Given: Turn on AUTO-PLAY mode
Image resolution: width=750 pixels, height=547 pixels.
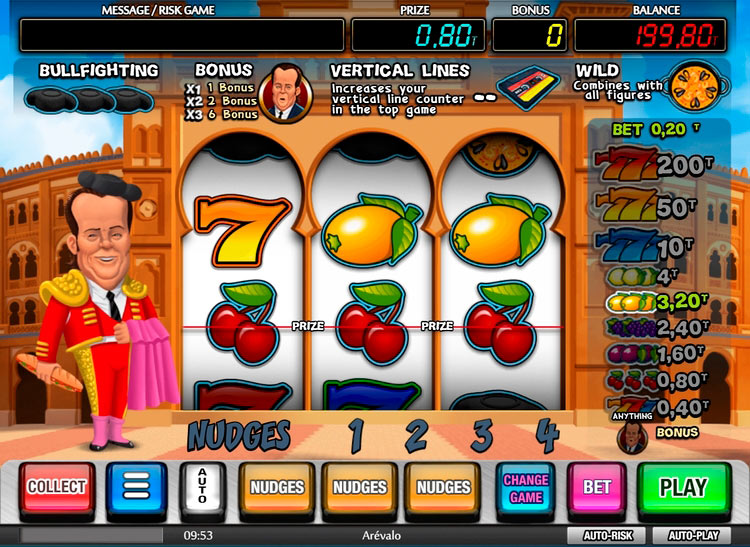Looking at the screenshot, I should 694,536.
